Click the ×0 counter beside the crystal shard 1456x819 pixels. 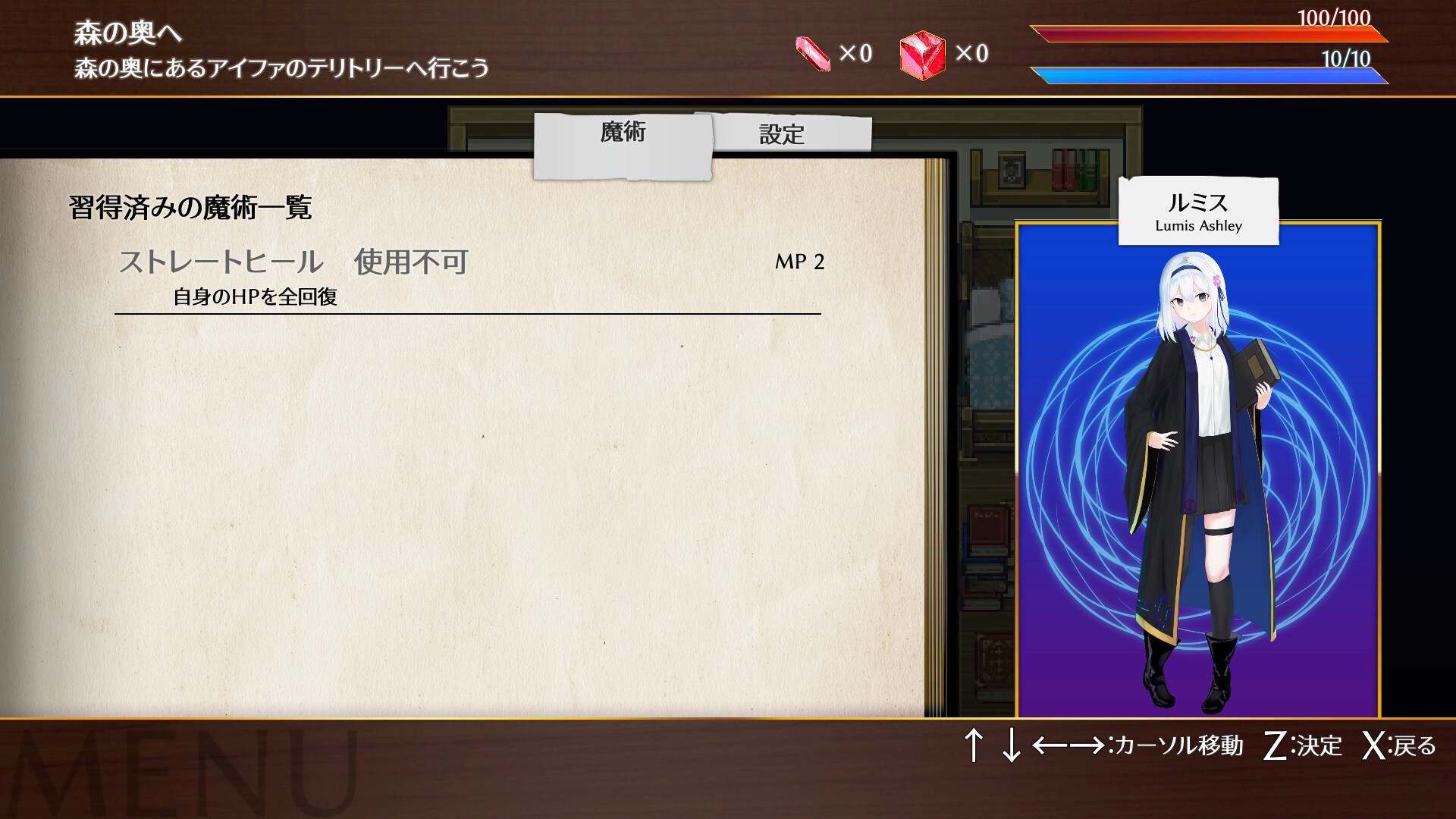pos(857,55)
